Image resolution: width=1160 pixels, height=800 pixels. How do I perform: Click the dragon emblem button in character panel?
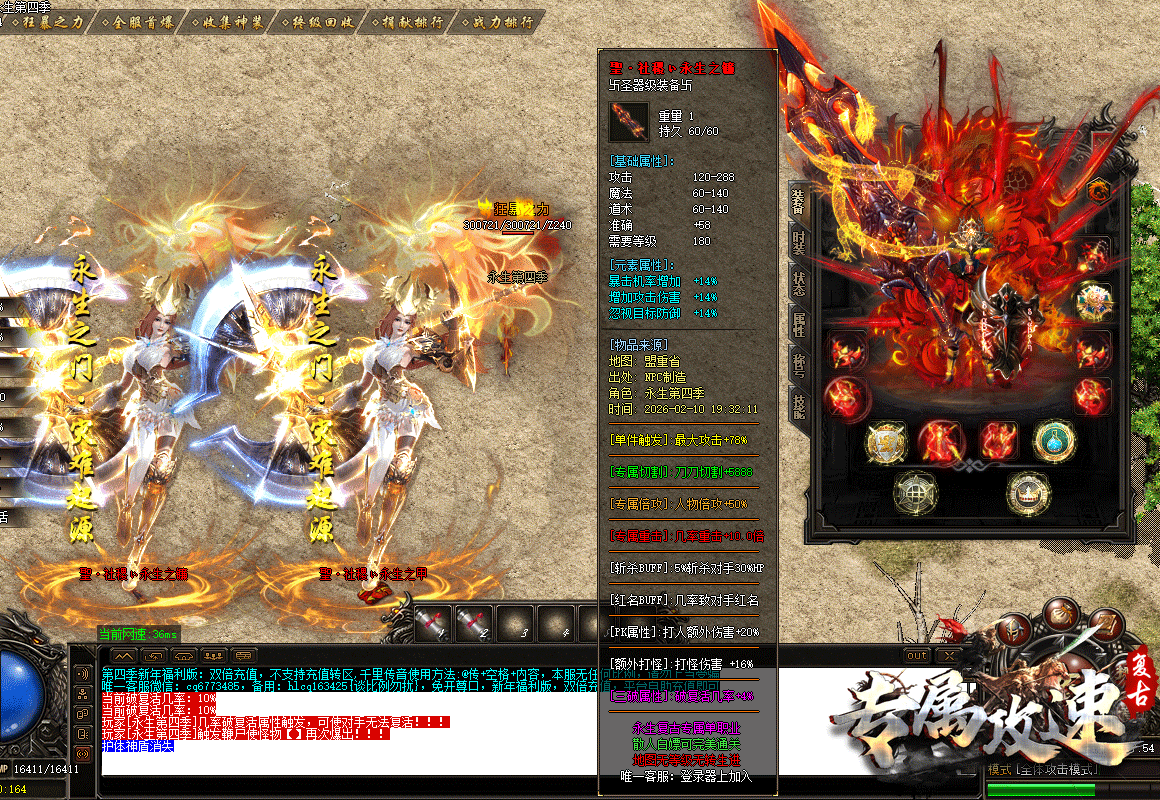1099,190
